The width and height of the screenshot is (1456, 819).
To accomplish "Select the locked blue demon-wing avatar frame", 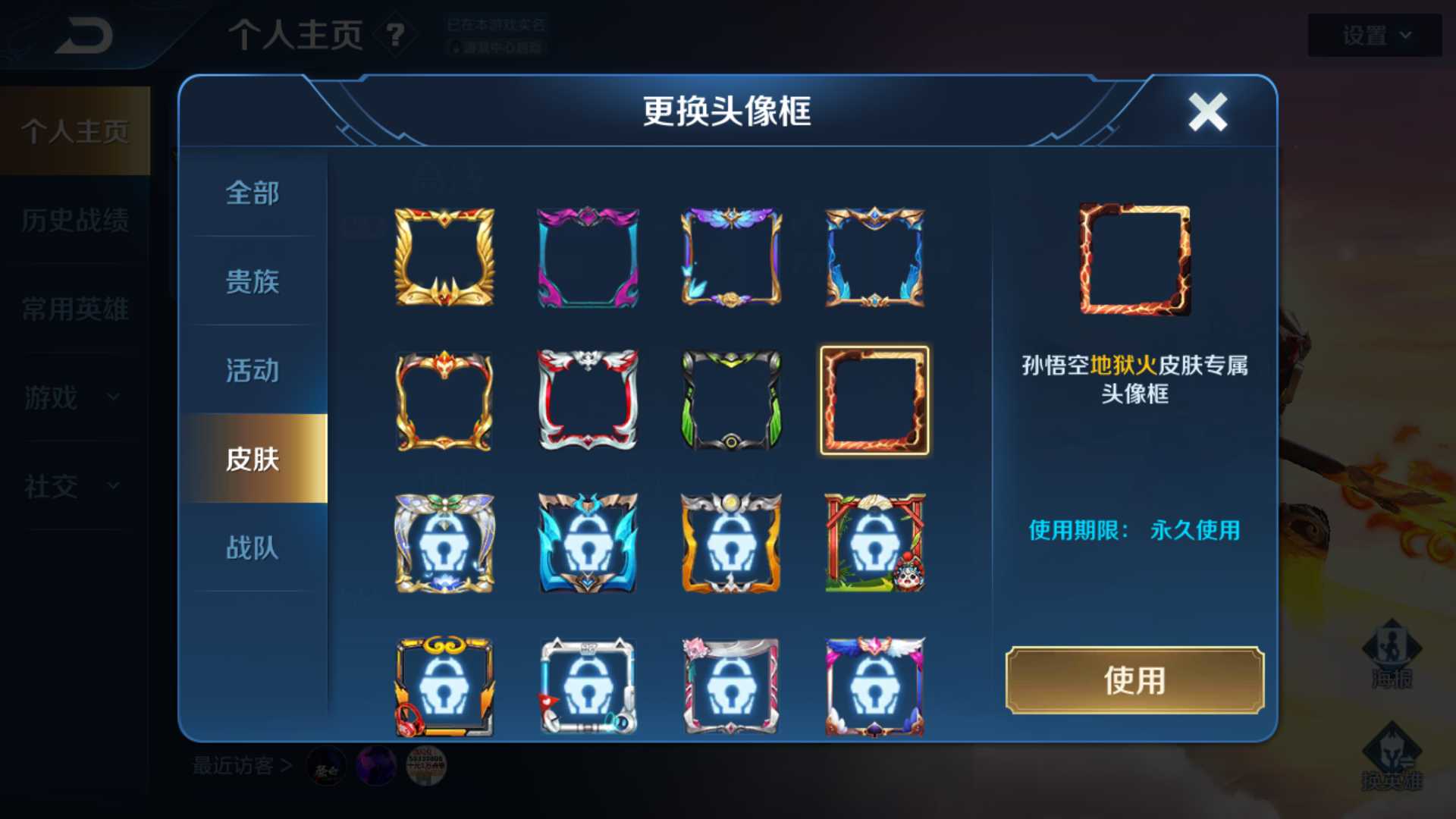I will pyautogui.click(x=588, y=542).
